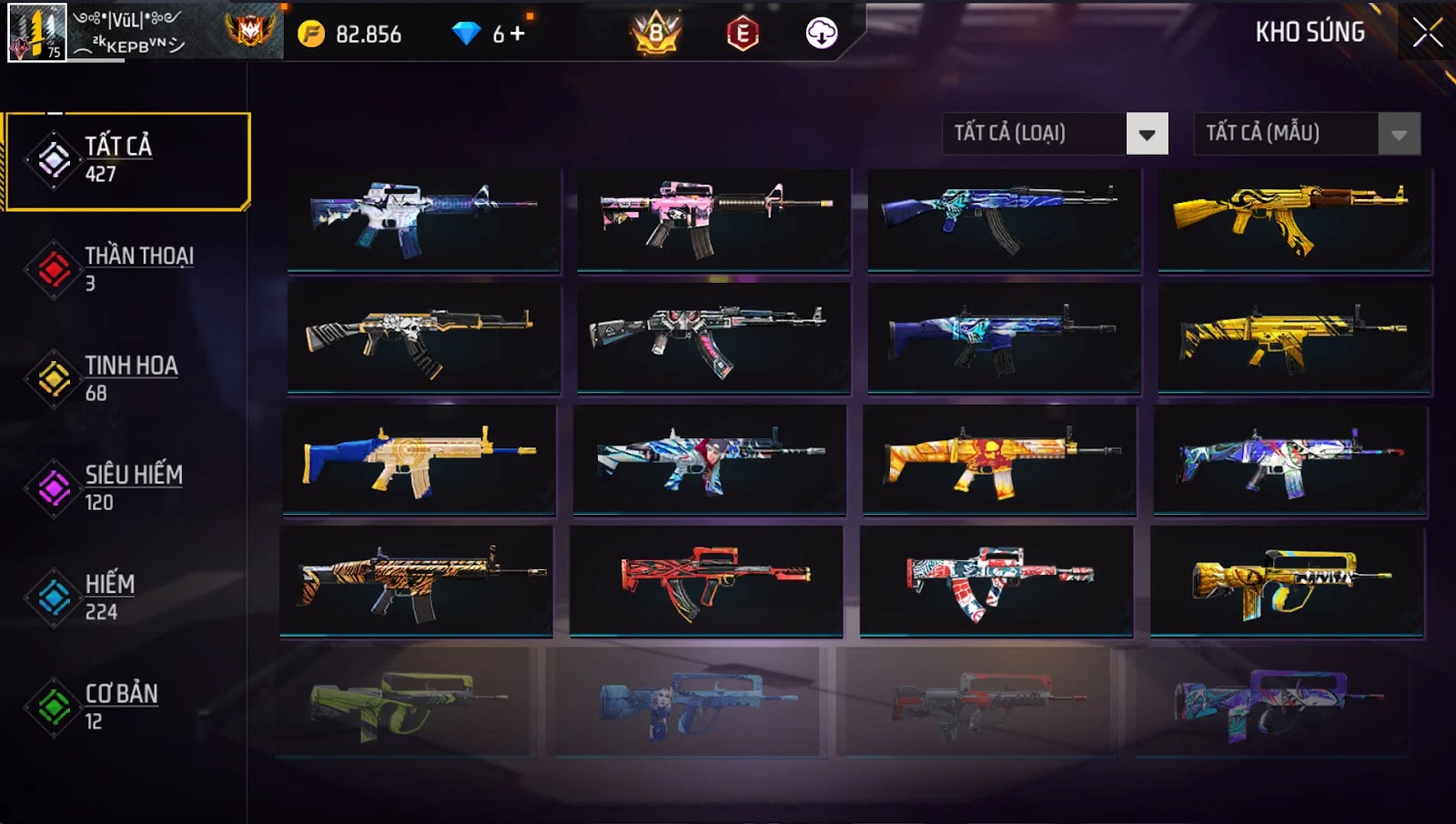Pick the skull-decorated AK skin
The width and height of the screenshot is (1456, 824).
coord(423,338)
